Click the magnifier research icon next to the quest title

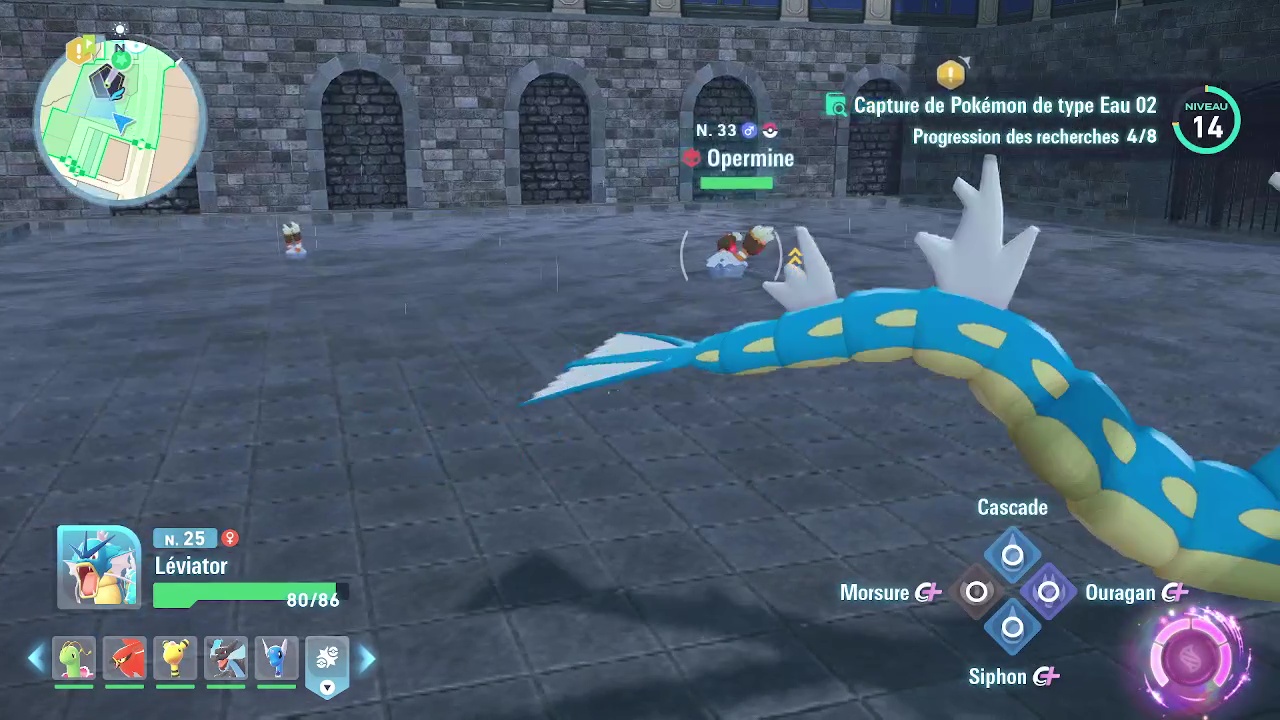836,105
